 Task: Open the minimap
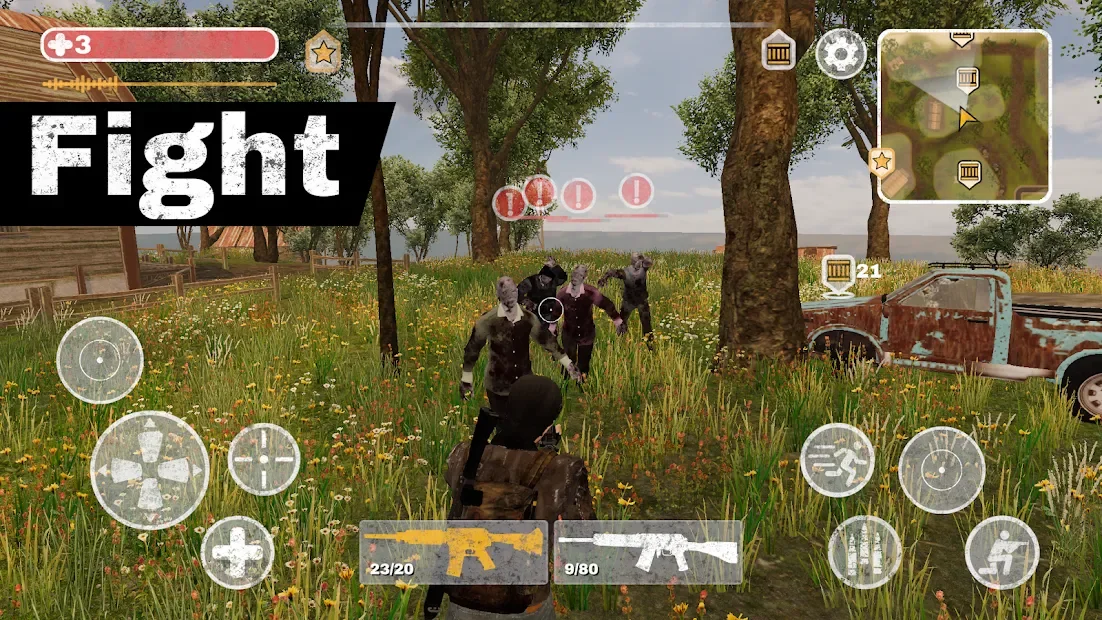point(964,115)
